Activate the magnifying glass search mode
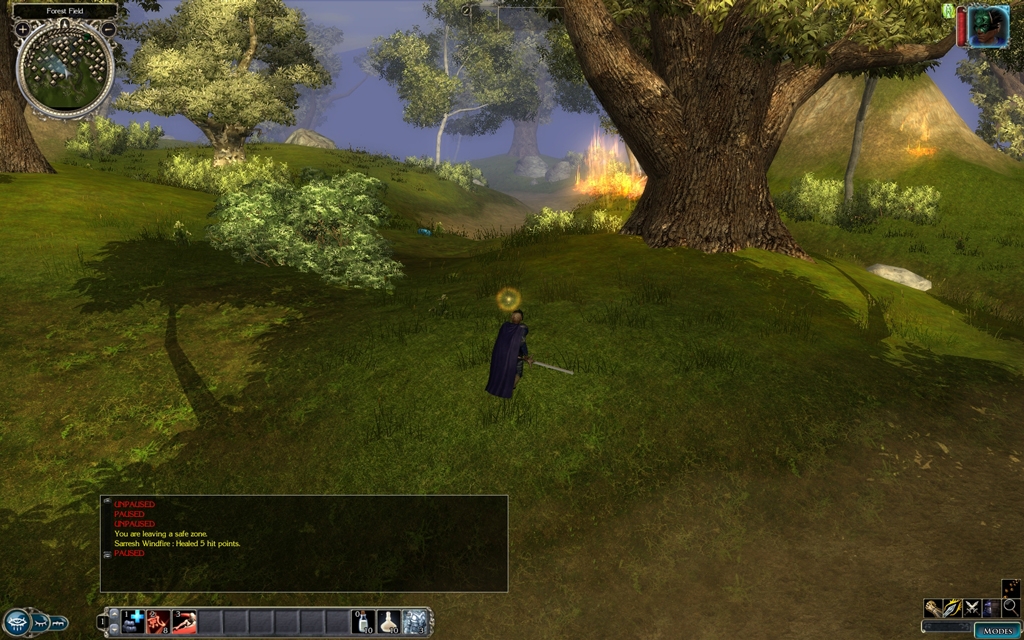Viewport: 1024px width, 640px height. (1010, 606)
